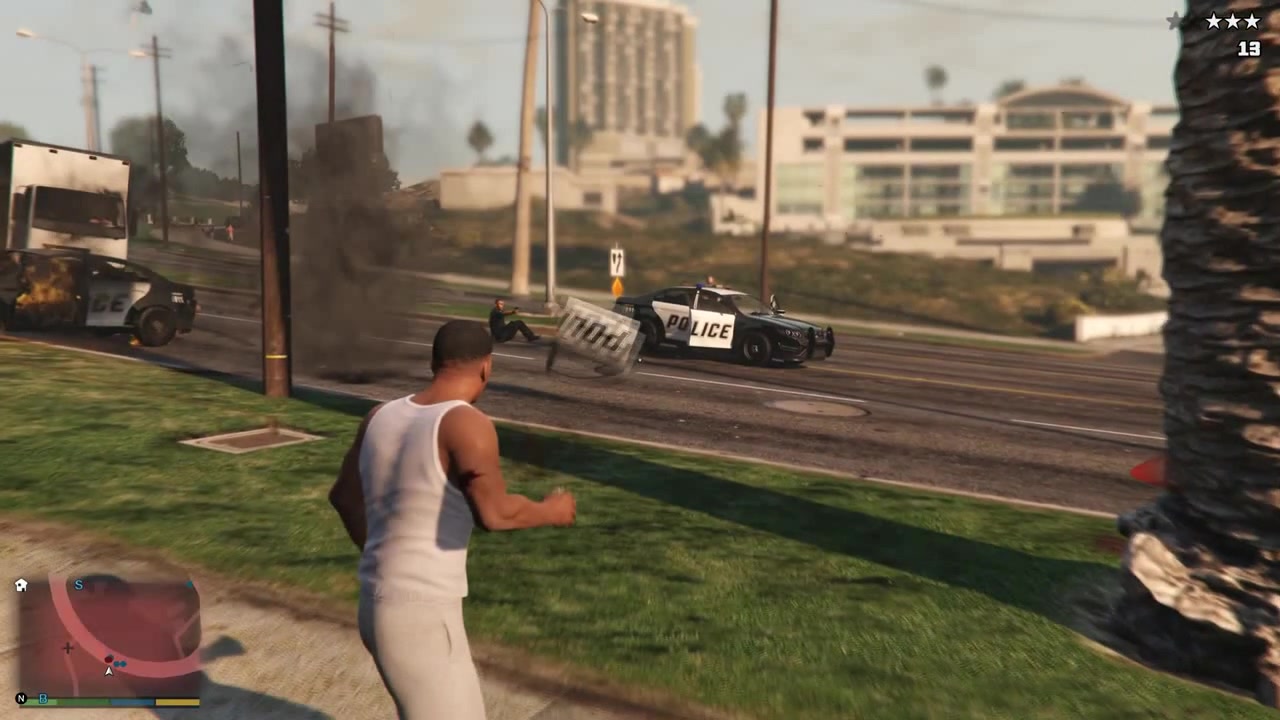Click the crosshair waypoint marker on the minimap
This screenshot has height=720, width=1280.
[x=68, y=648]
